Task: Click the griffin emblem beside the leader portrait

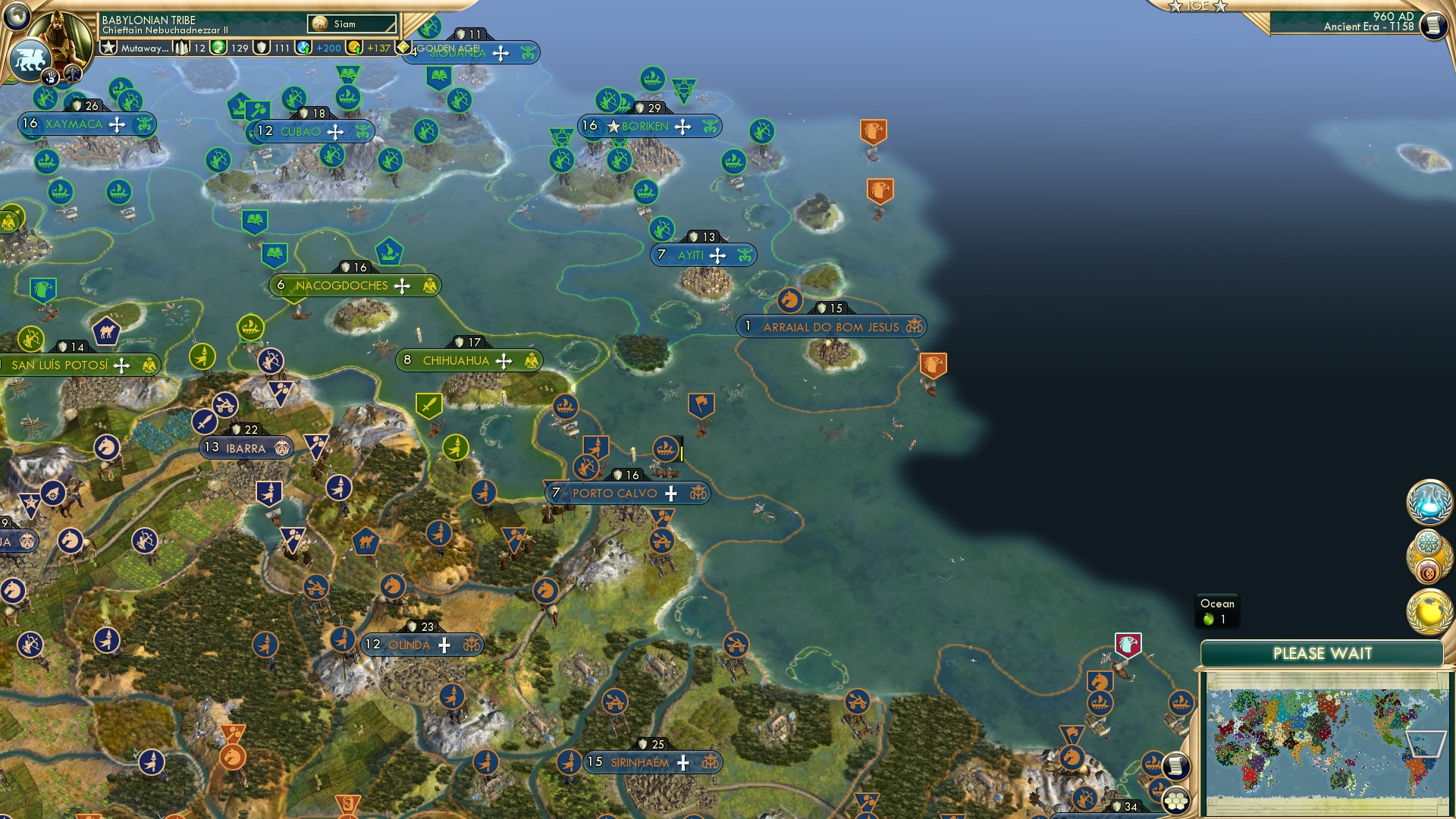Action: tap(29, 61)
